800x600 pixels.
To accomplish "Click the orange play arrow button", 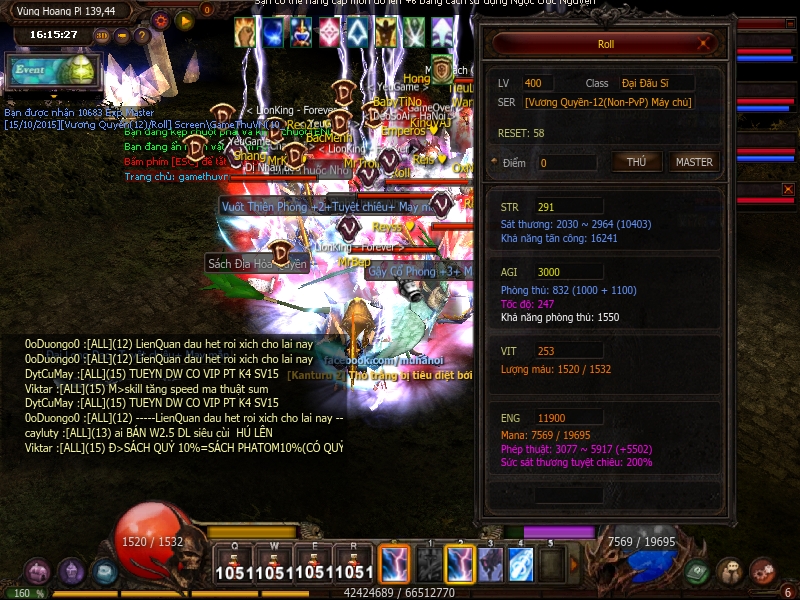I will [x=184, y=19].
